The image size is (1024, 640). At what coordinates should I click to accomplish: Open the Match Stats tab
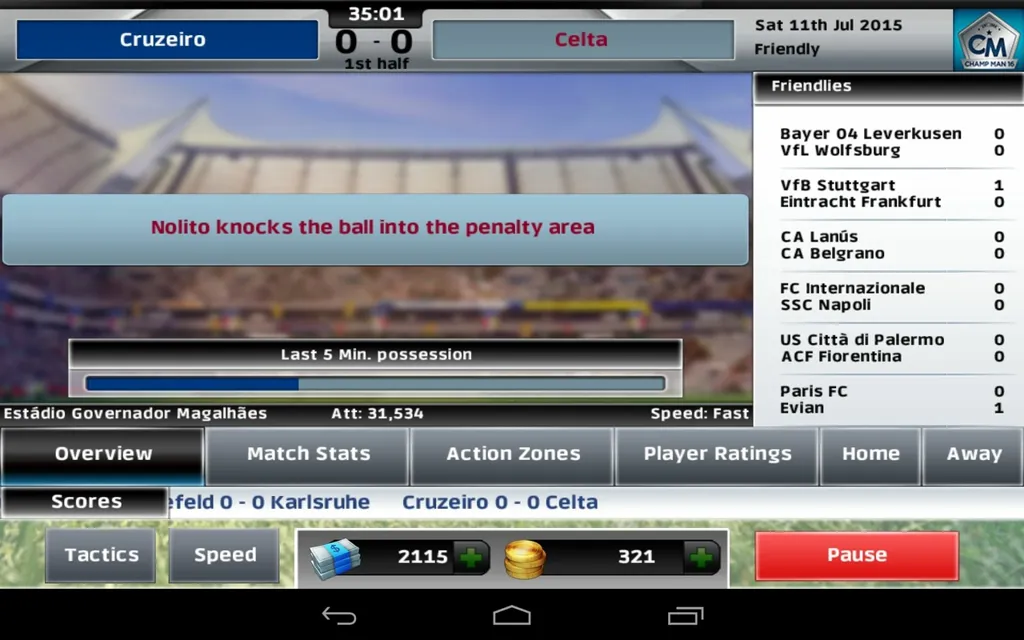[308, 455]
